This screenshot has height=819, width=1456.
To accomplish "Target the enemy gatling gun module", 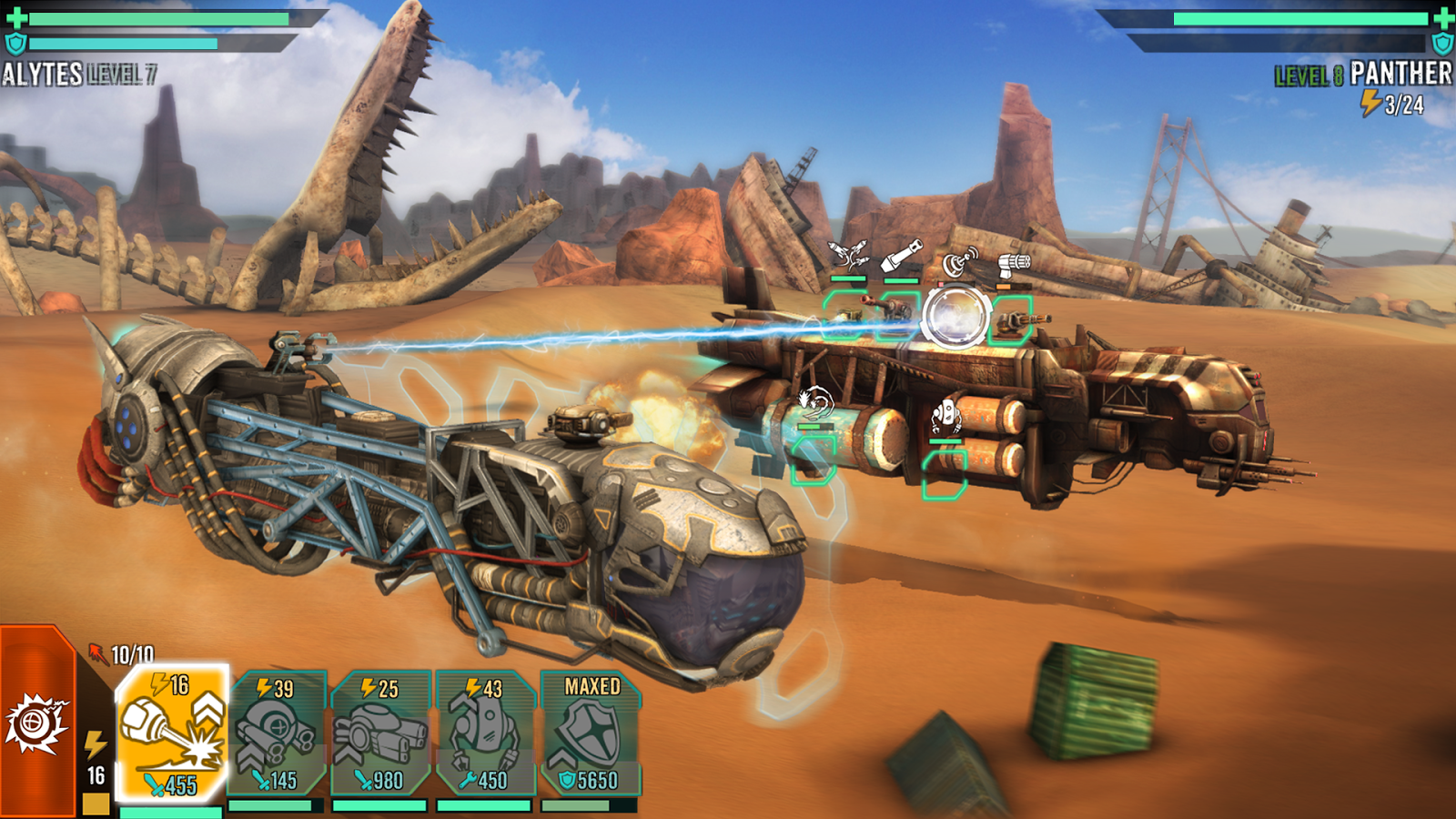I will click(1012, 318).
